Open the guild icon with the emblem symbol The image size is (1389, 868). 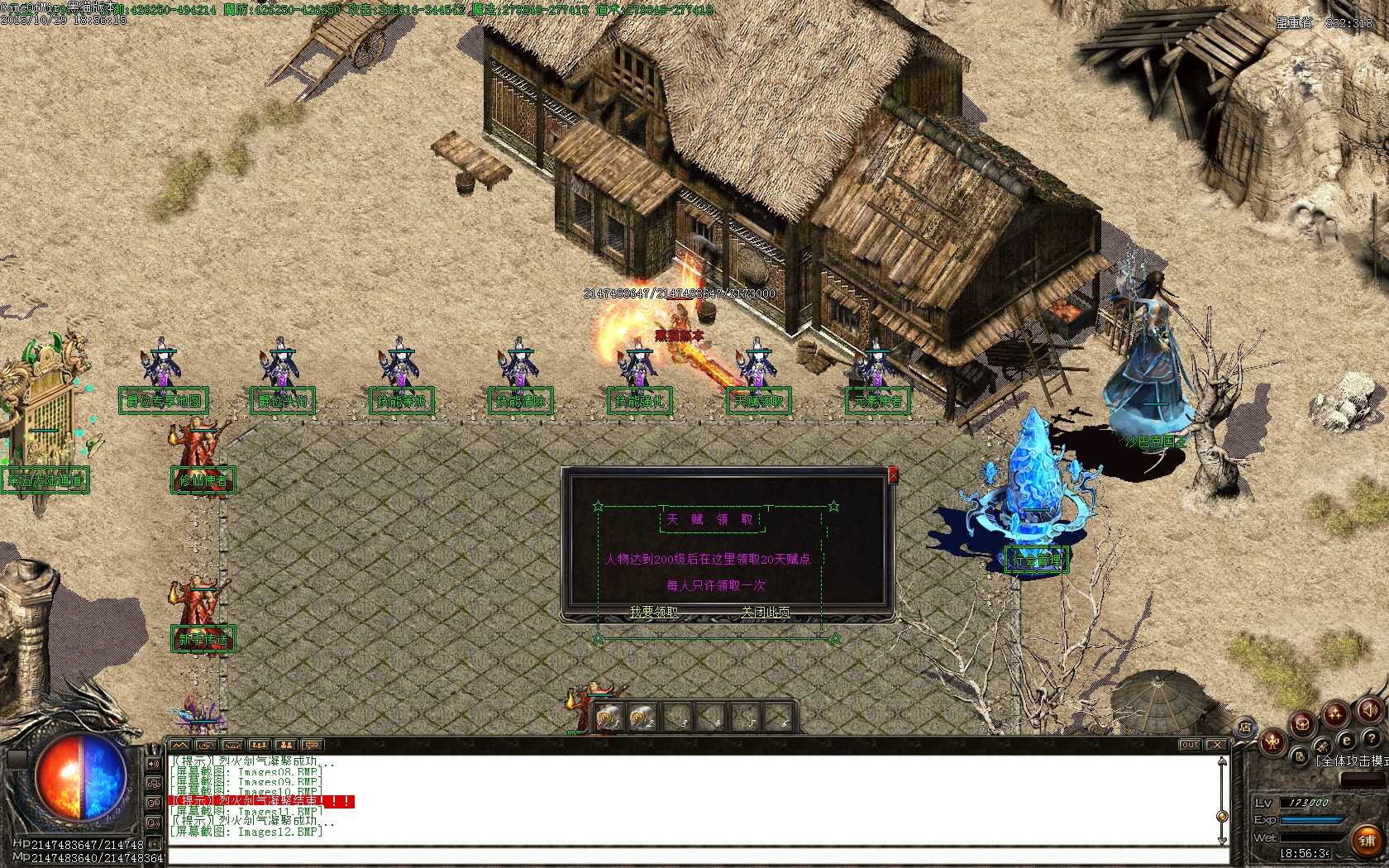point(1302,725)
